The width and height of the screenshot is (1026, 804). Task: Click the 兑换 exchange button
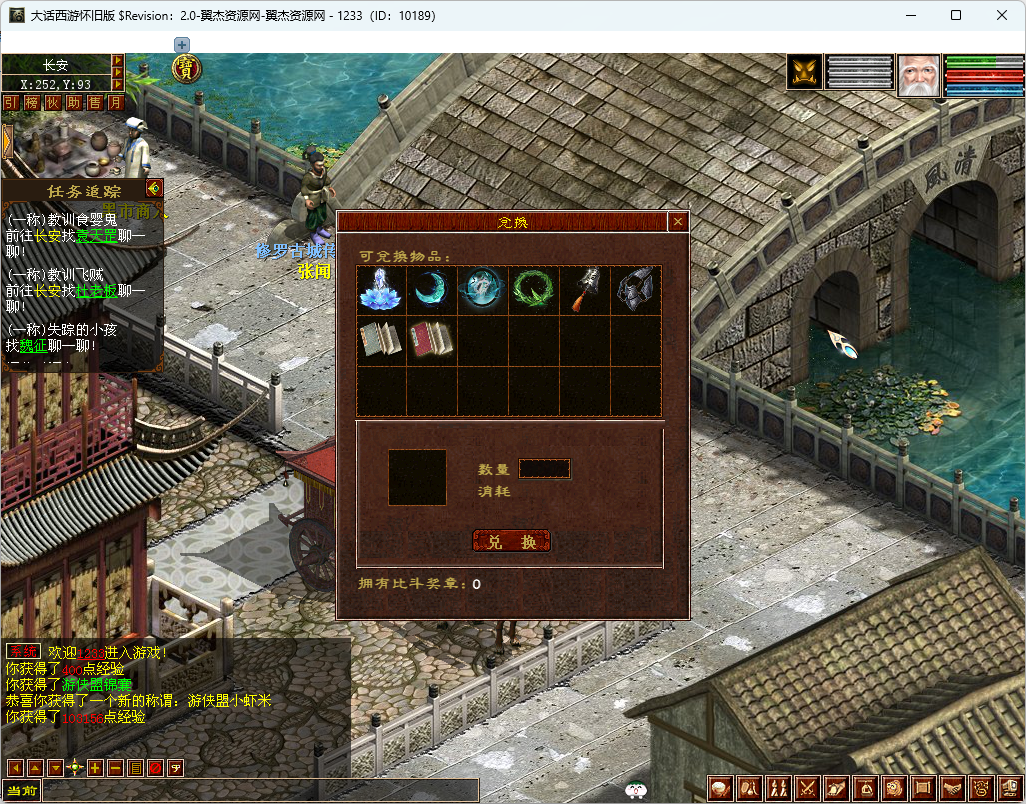tap(511, 541)
